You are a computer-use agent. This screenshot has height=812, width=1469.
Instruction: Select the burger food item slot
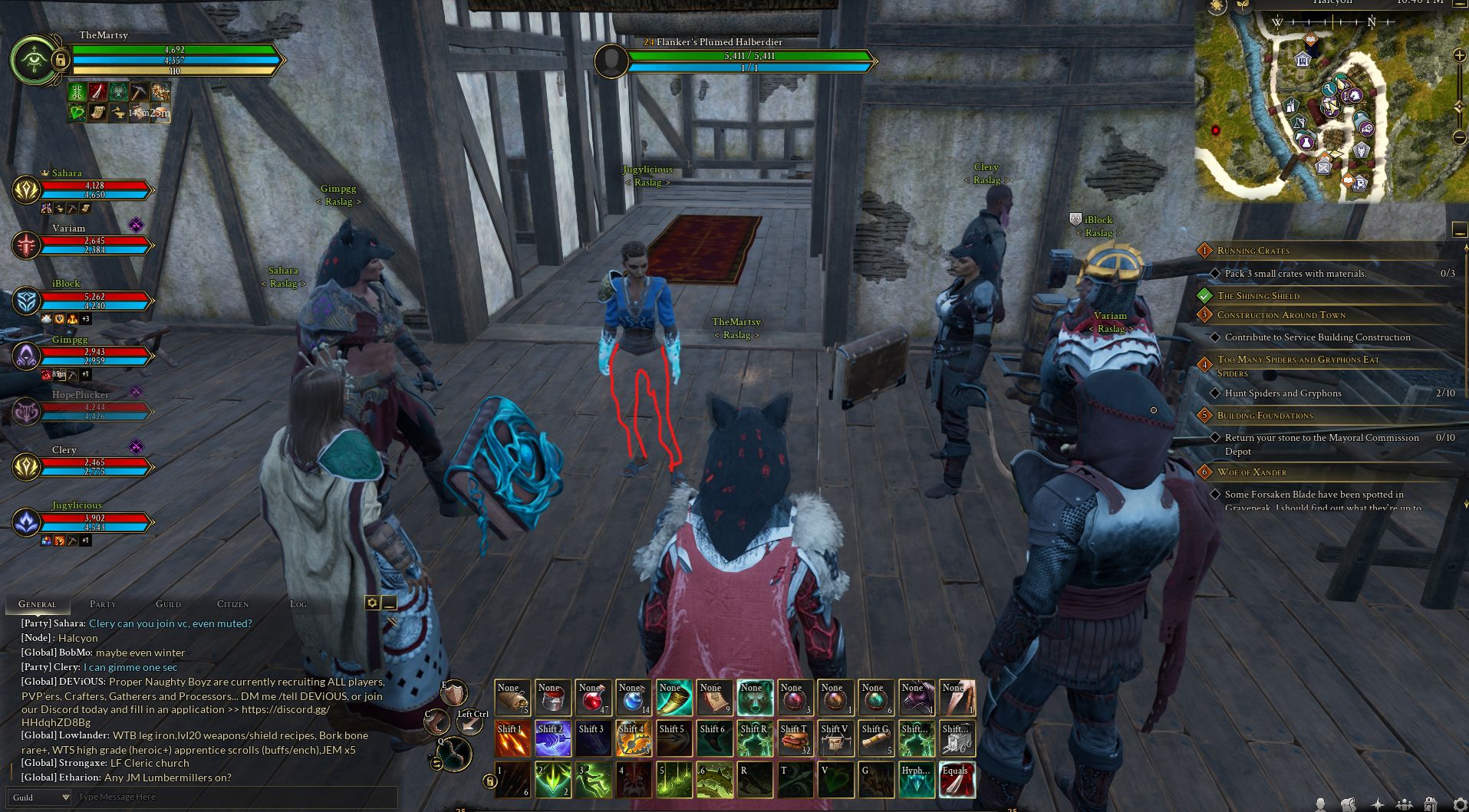click(795, 739)
